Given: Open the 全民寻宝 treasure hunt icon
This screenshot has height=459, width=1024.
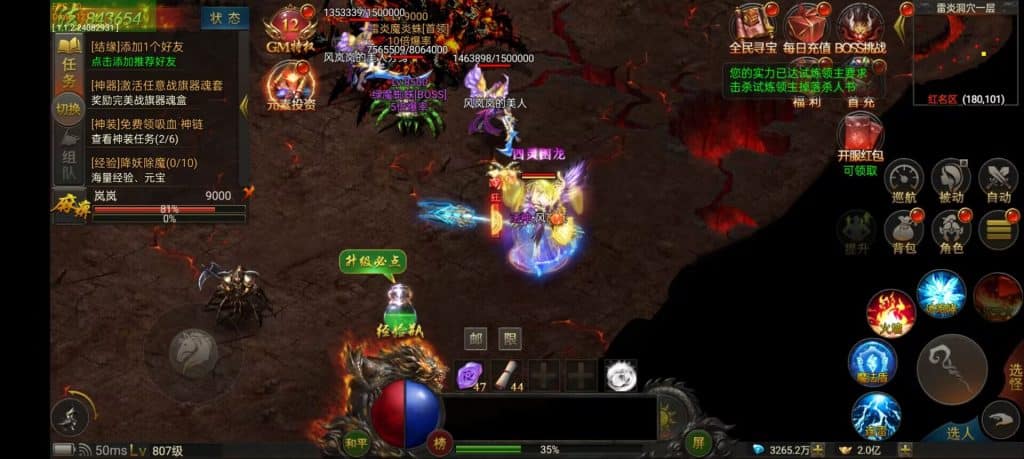Looking at the screenshot, I should 752,27.
